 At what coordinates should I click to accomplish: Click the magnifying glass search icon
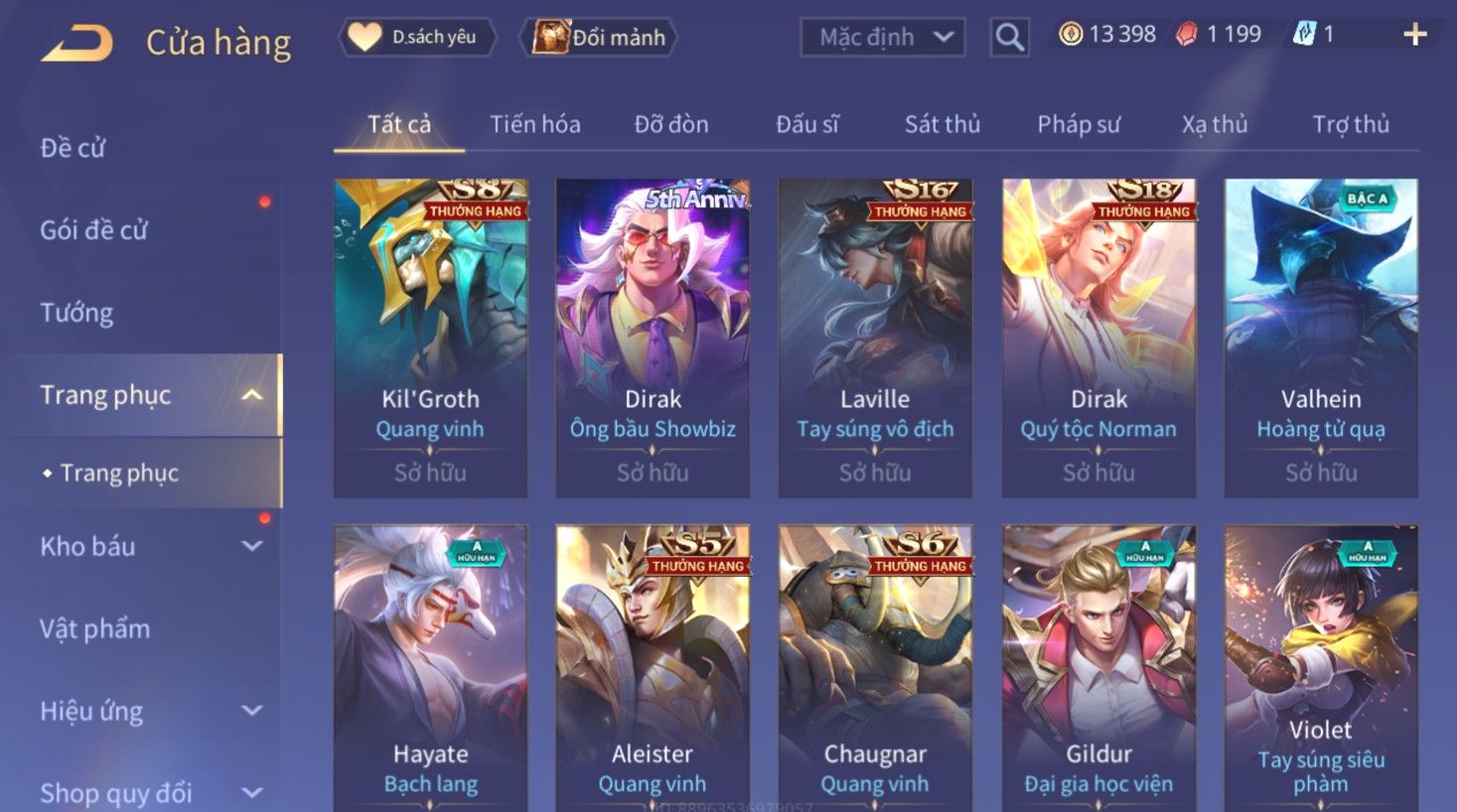(x=1009, y=38)
